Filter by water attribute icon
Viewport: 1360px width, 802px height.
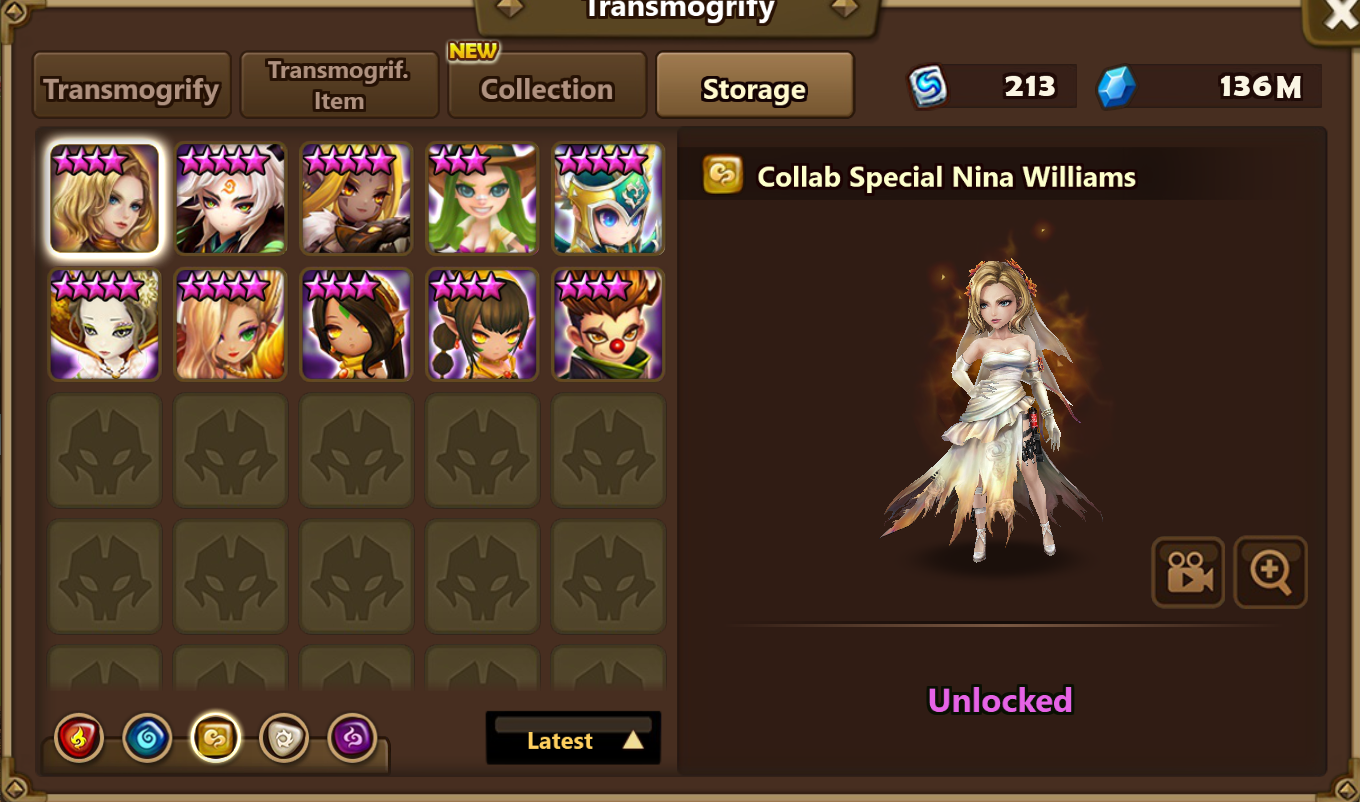(147, 739)
